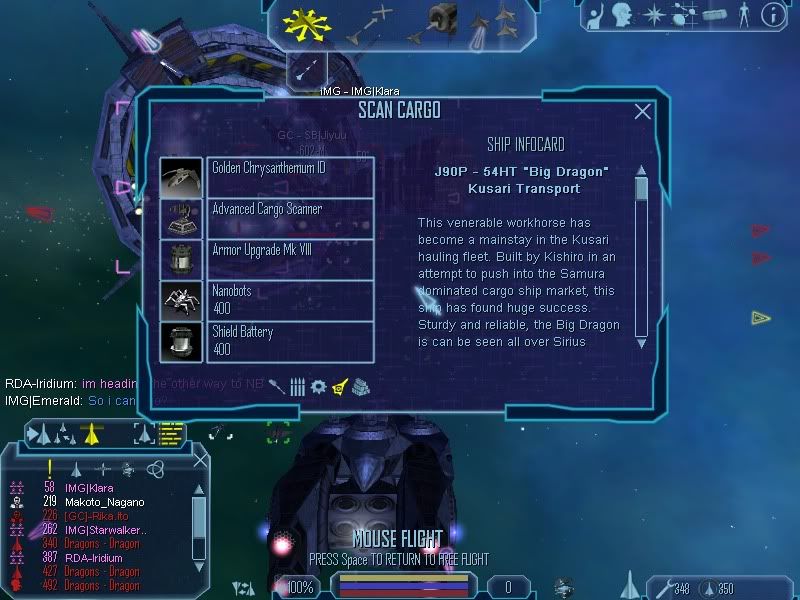Select RDA-Iridium in the contact list
Viewport: 800px width, 600px height.
[95, 558]
